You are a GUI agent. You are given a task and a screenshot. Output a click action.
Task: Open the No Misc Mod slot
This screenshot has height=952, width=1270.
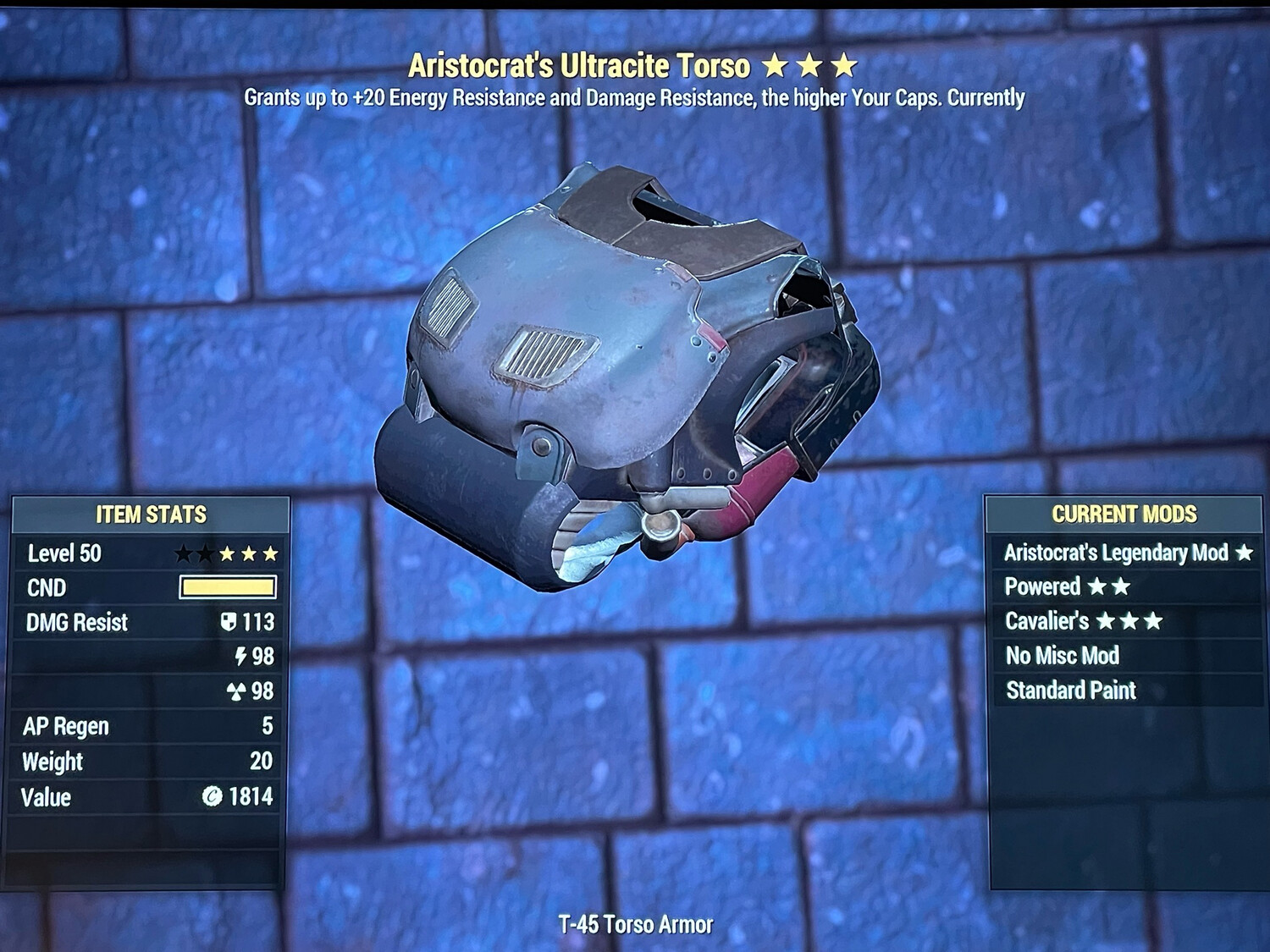1062,656
